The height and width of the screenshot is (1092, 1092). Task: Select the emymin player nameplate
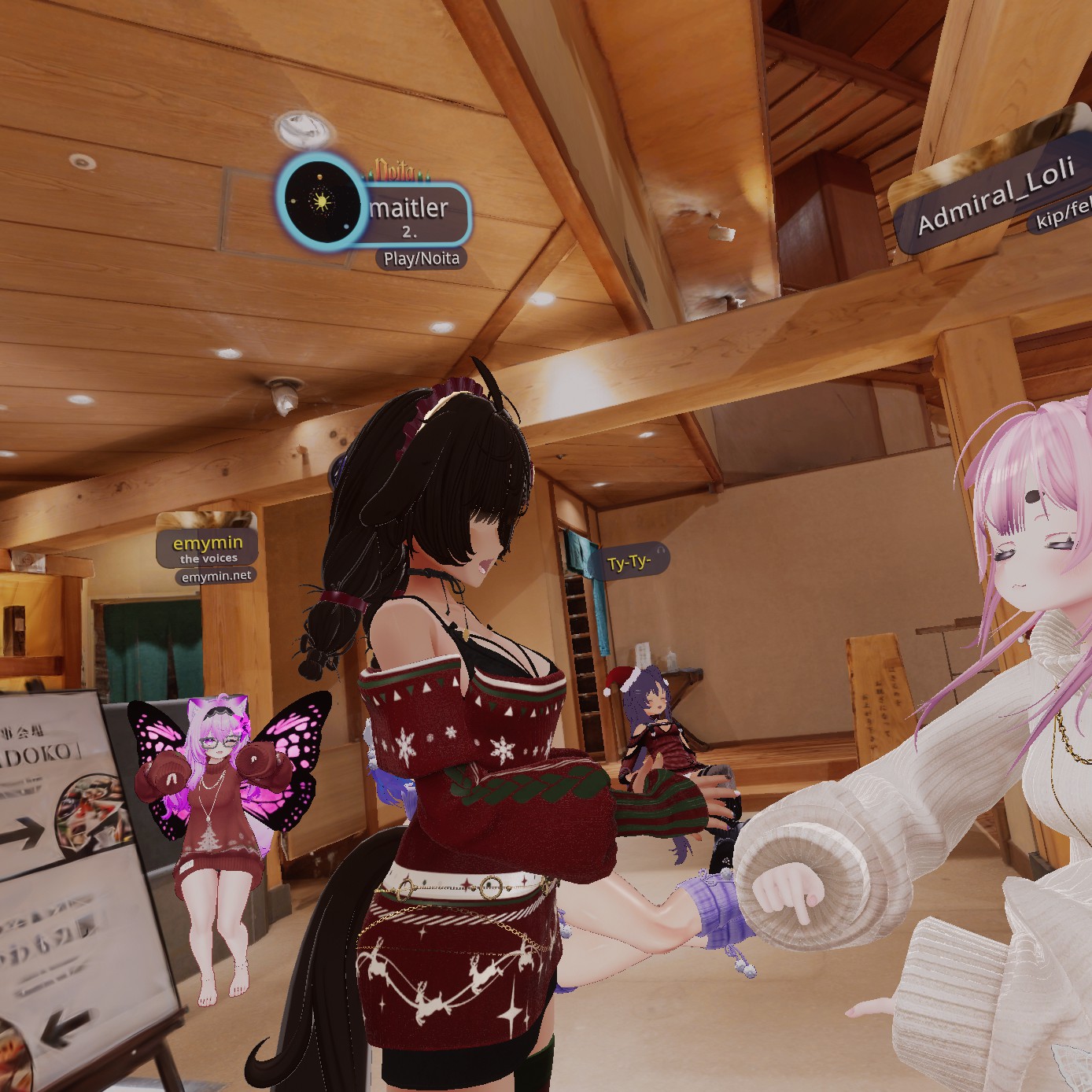(208, 544)
